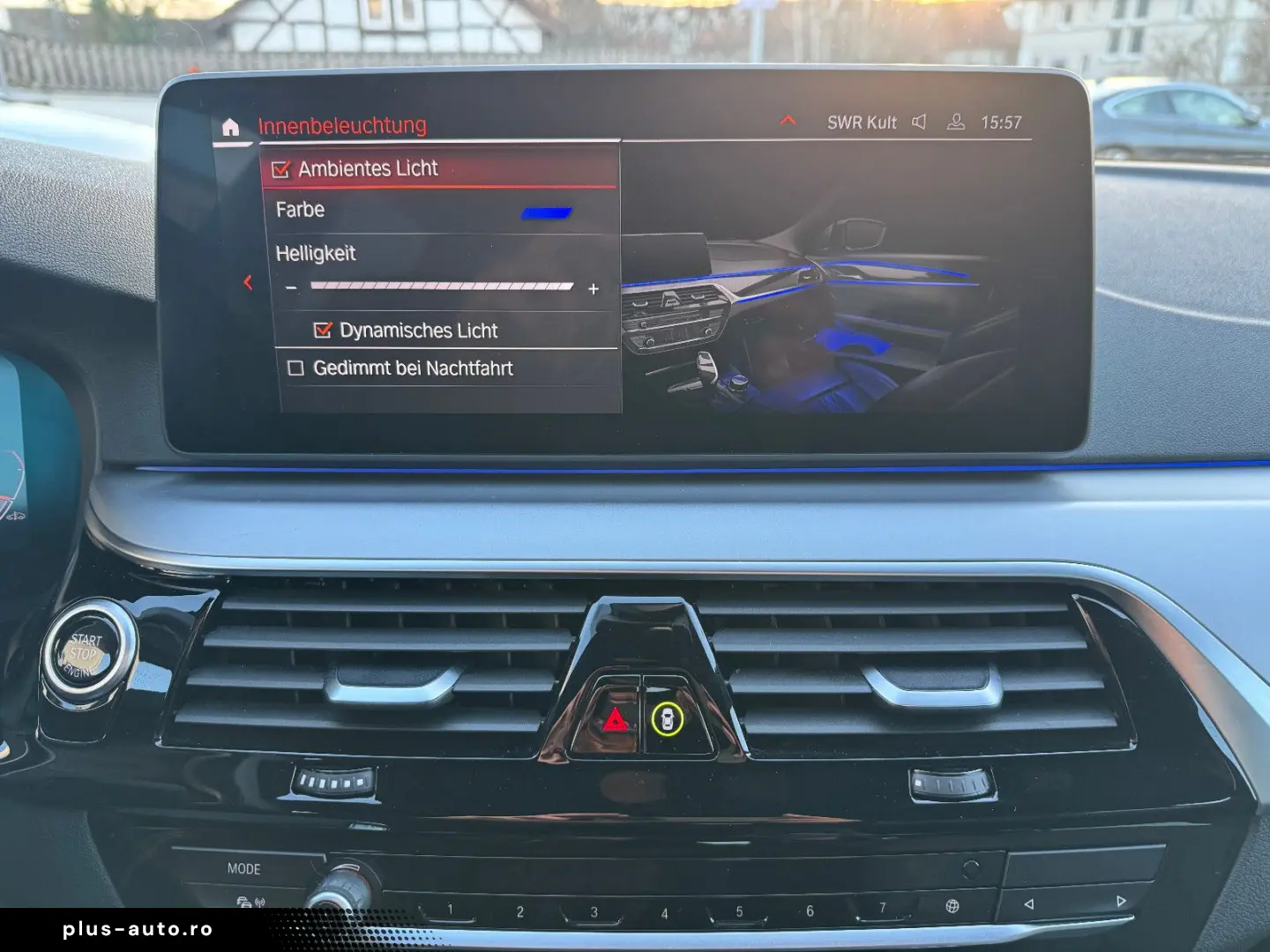1270x952 pixels.
Task: Enable Gedimmt bei Nachtfahrt
Action: pyautogui.click(x=296, y=368)
